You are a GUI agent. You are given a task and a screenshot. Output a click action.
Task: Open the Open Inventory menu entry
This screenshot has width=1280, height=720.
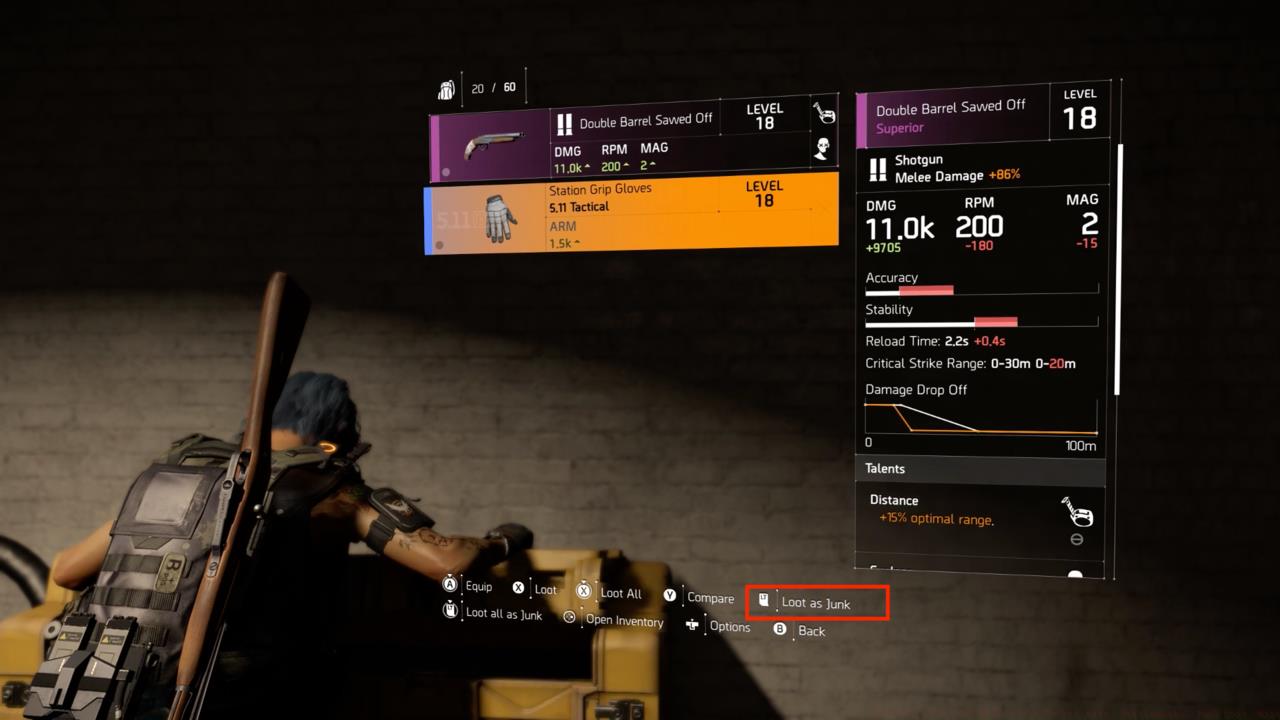624,621
